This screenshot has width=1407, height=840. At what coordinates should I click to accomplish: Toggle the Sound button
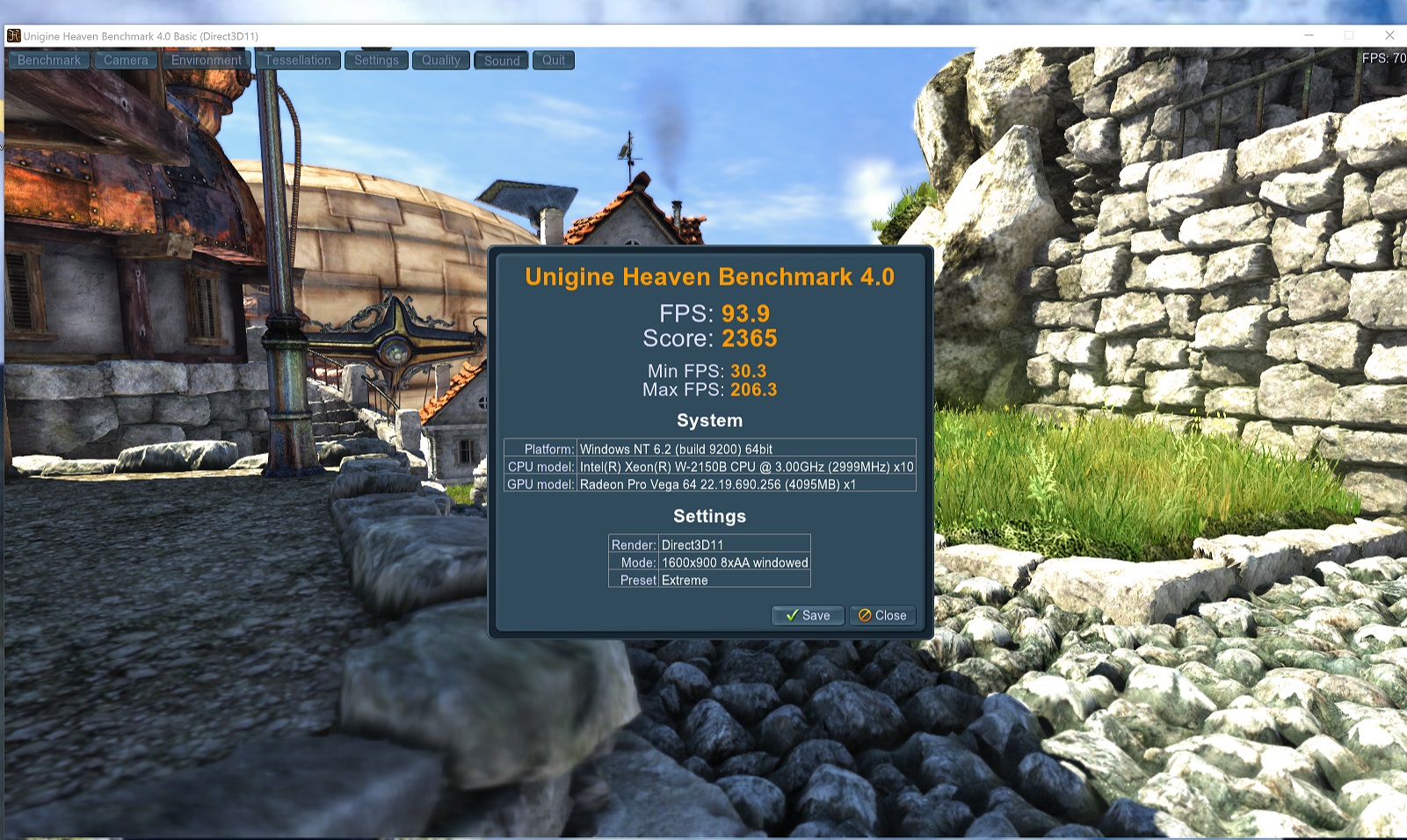502,61
